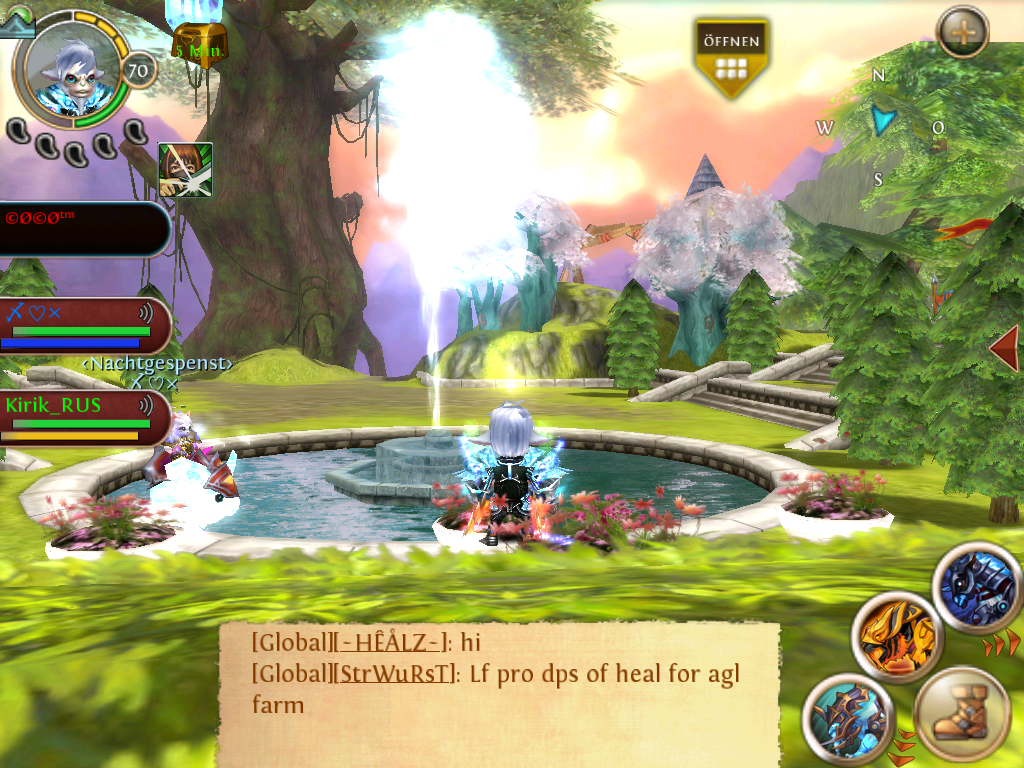Select the top party frame with red name
The image size is (1024, 768).
(x=82, y=229)
